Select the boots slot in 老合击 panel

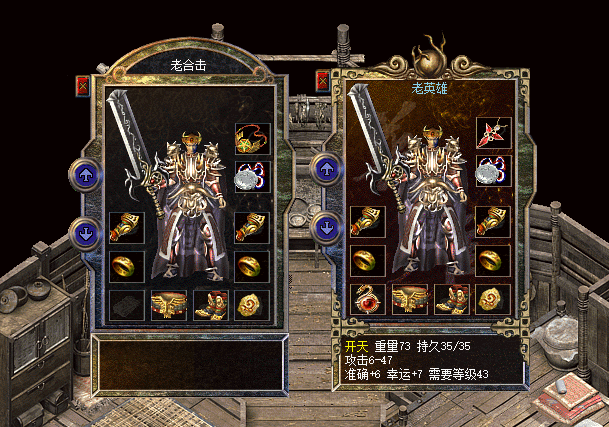point(211,304)
